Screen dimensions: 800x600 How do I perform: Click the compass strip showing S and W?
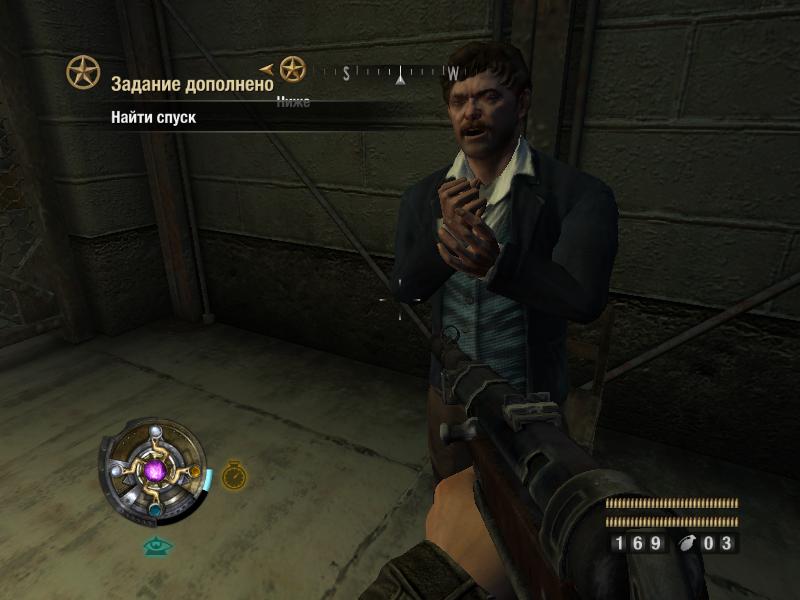tap(390, 73)
